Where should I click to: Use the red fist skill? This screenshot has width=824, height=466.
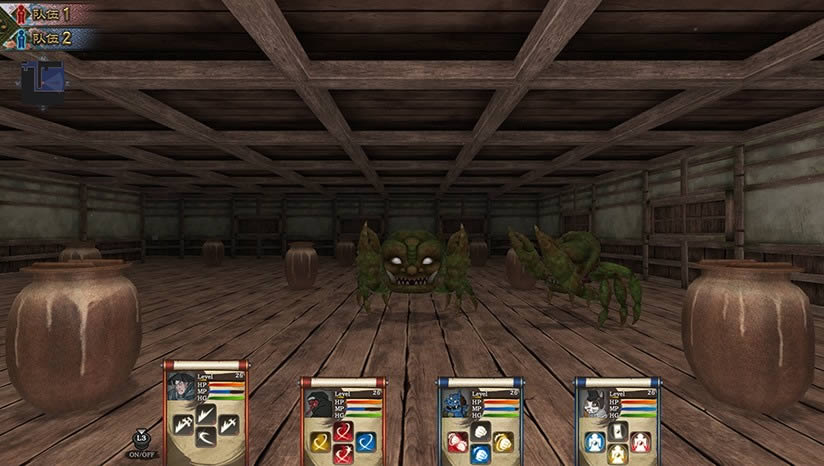pos(457,441)
